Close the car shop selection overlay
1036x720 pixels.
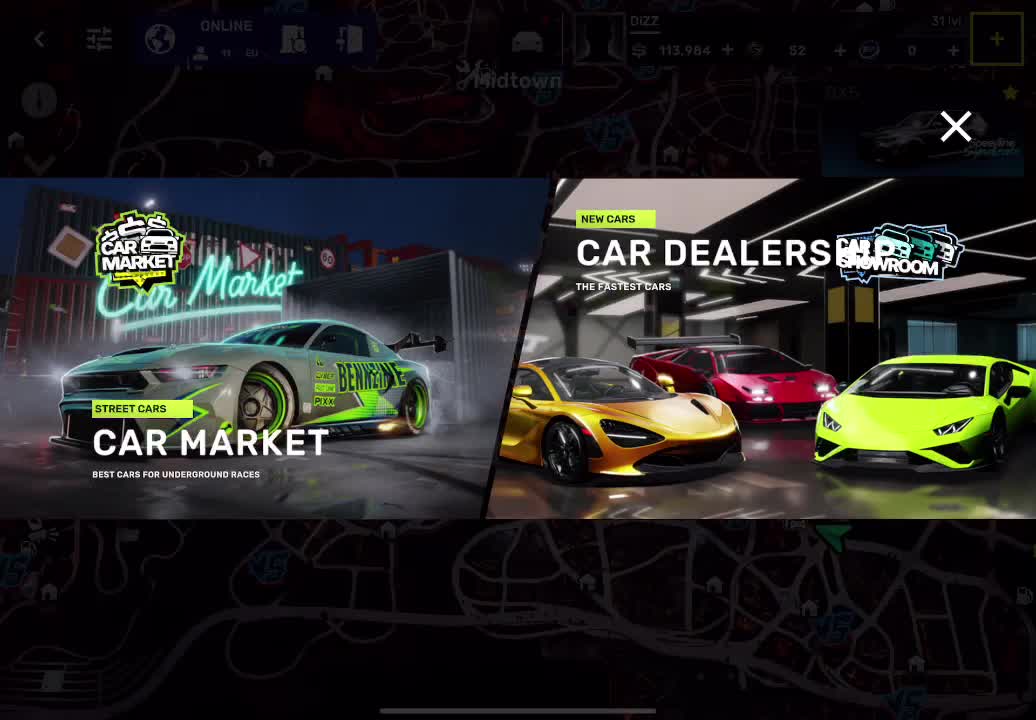coord(956,127)
